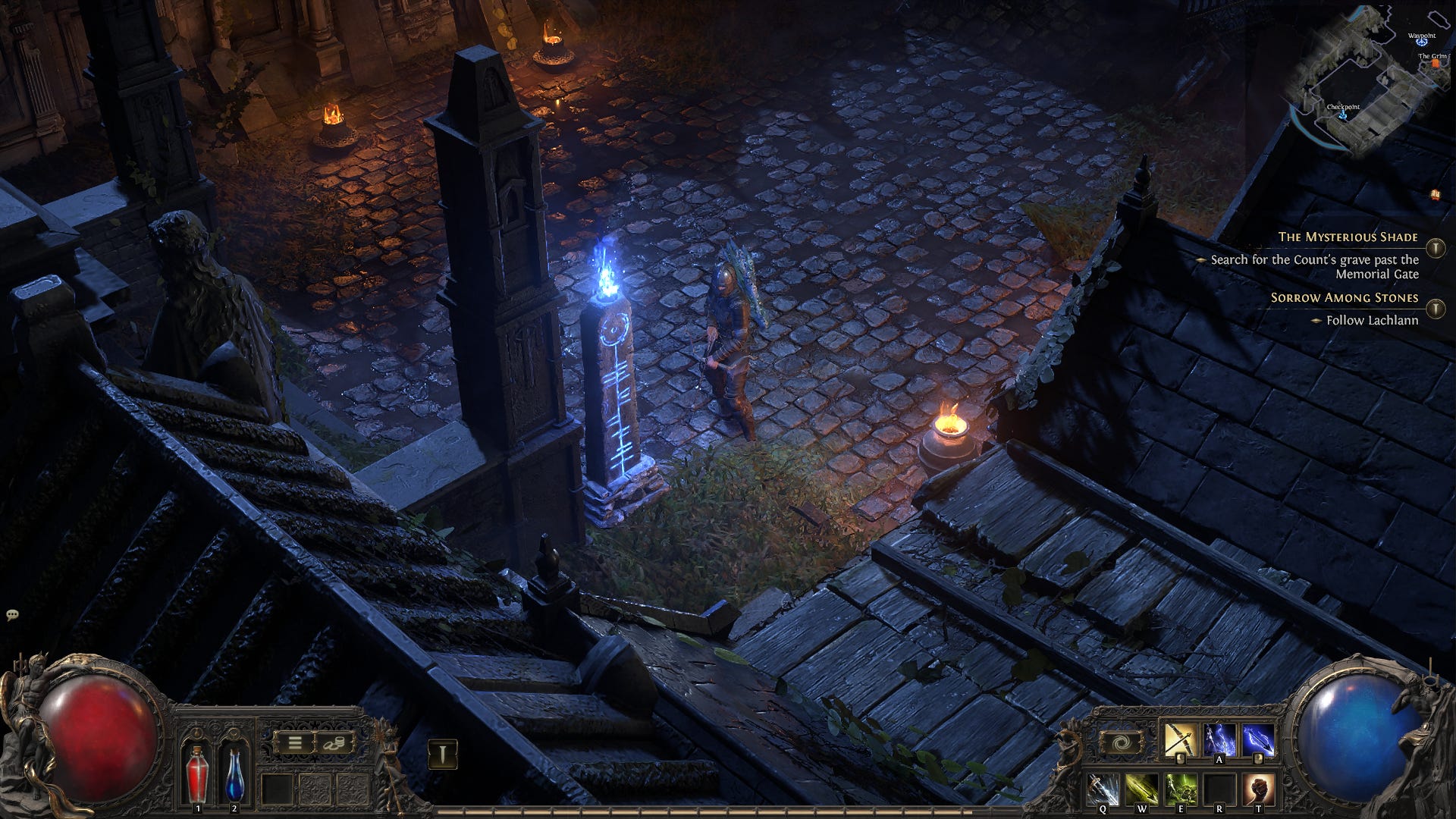Activate the ice shards skill bound to Q
Viewport: 1456px width, 819px height.
[1103, 790]
